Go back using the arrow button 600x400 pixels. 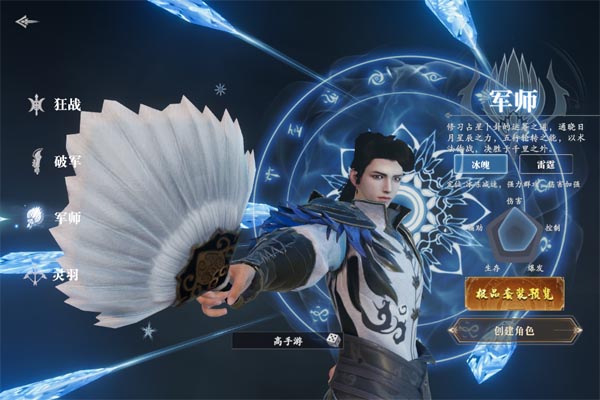tap(27, 21)
